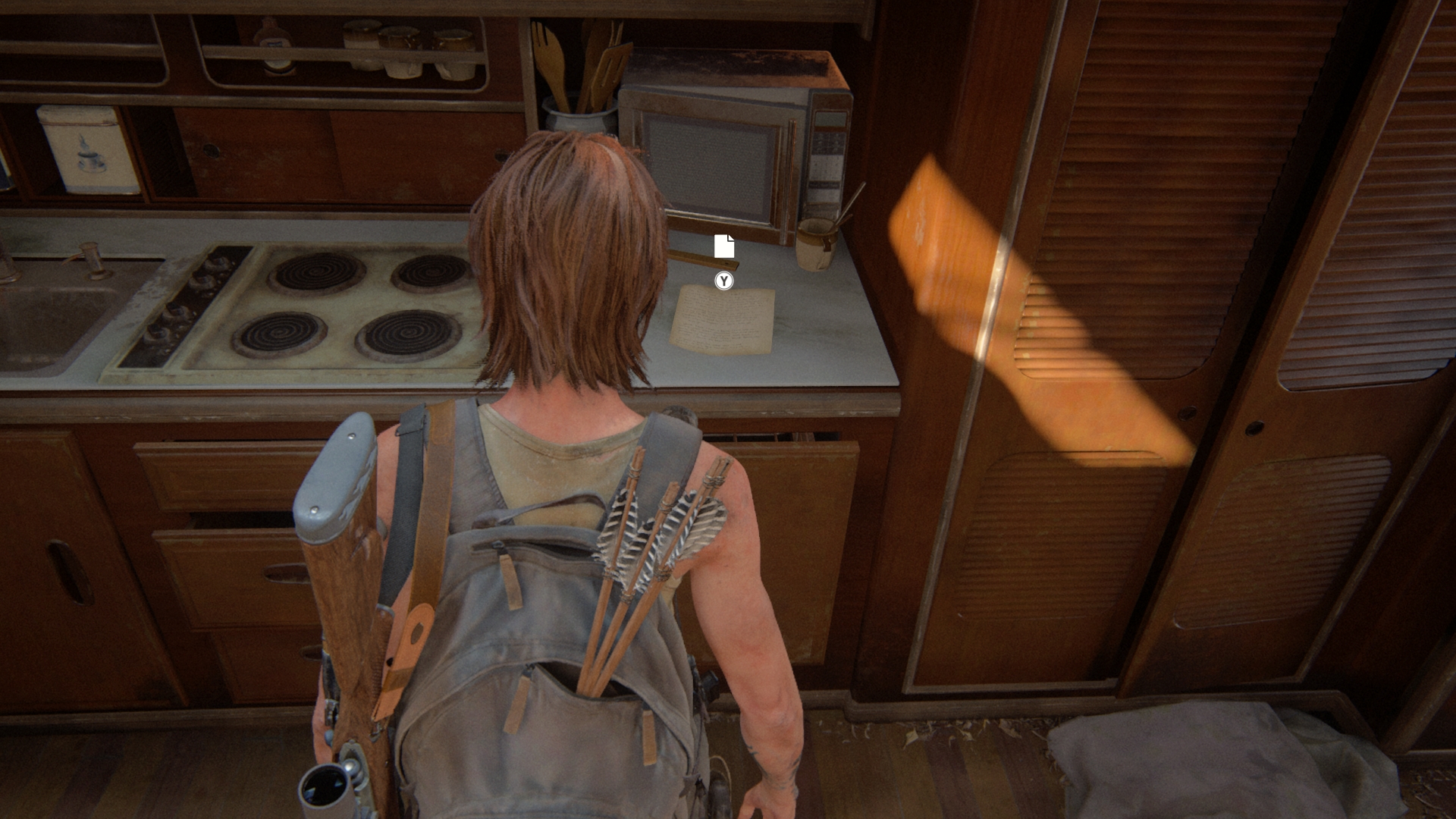
Task: Select the white document pickup icon
Action: click(x=724, y=246)
